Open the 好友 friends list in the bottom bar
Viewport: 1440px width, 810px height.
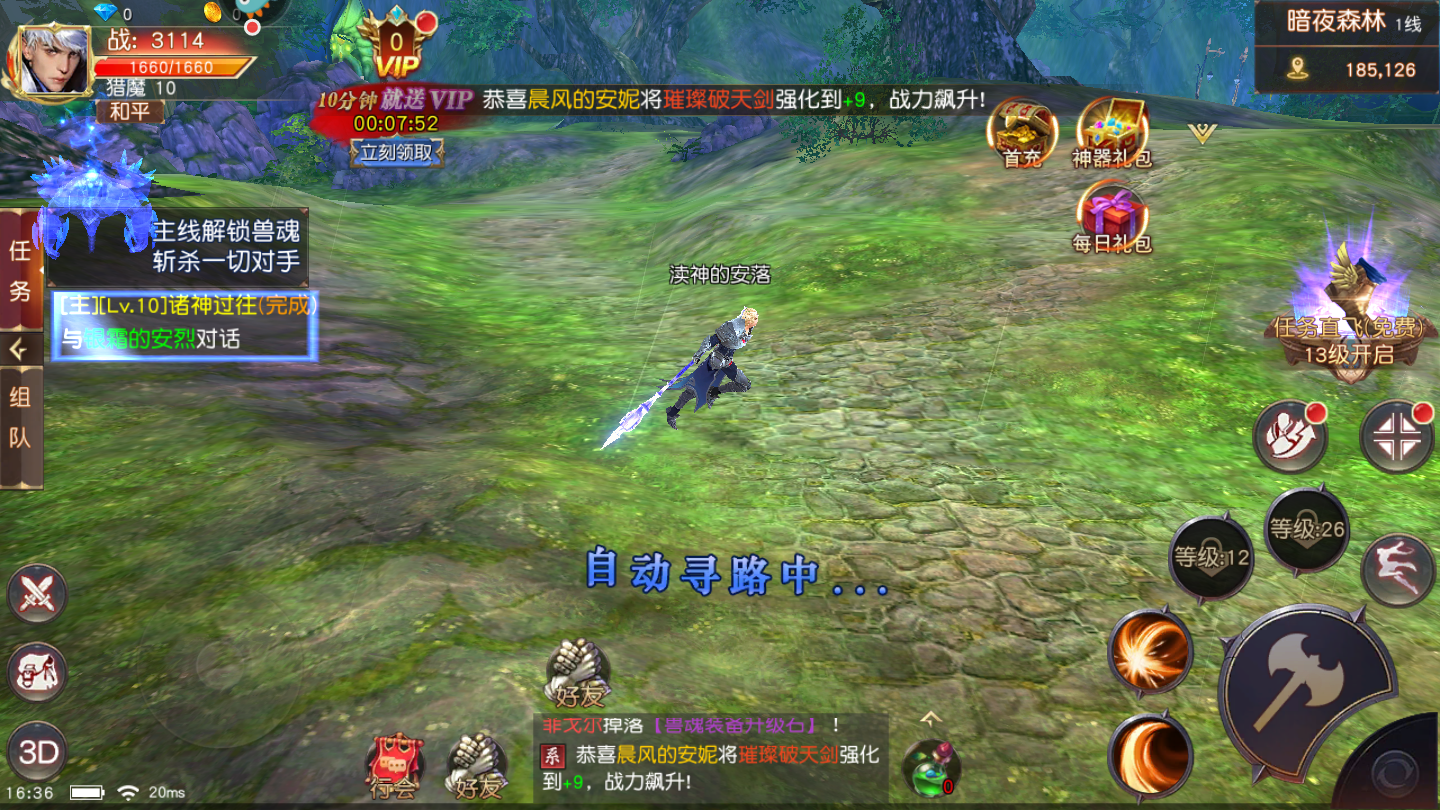(476, 767)
